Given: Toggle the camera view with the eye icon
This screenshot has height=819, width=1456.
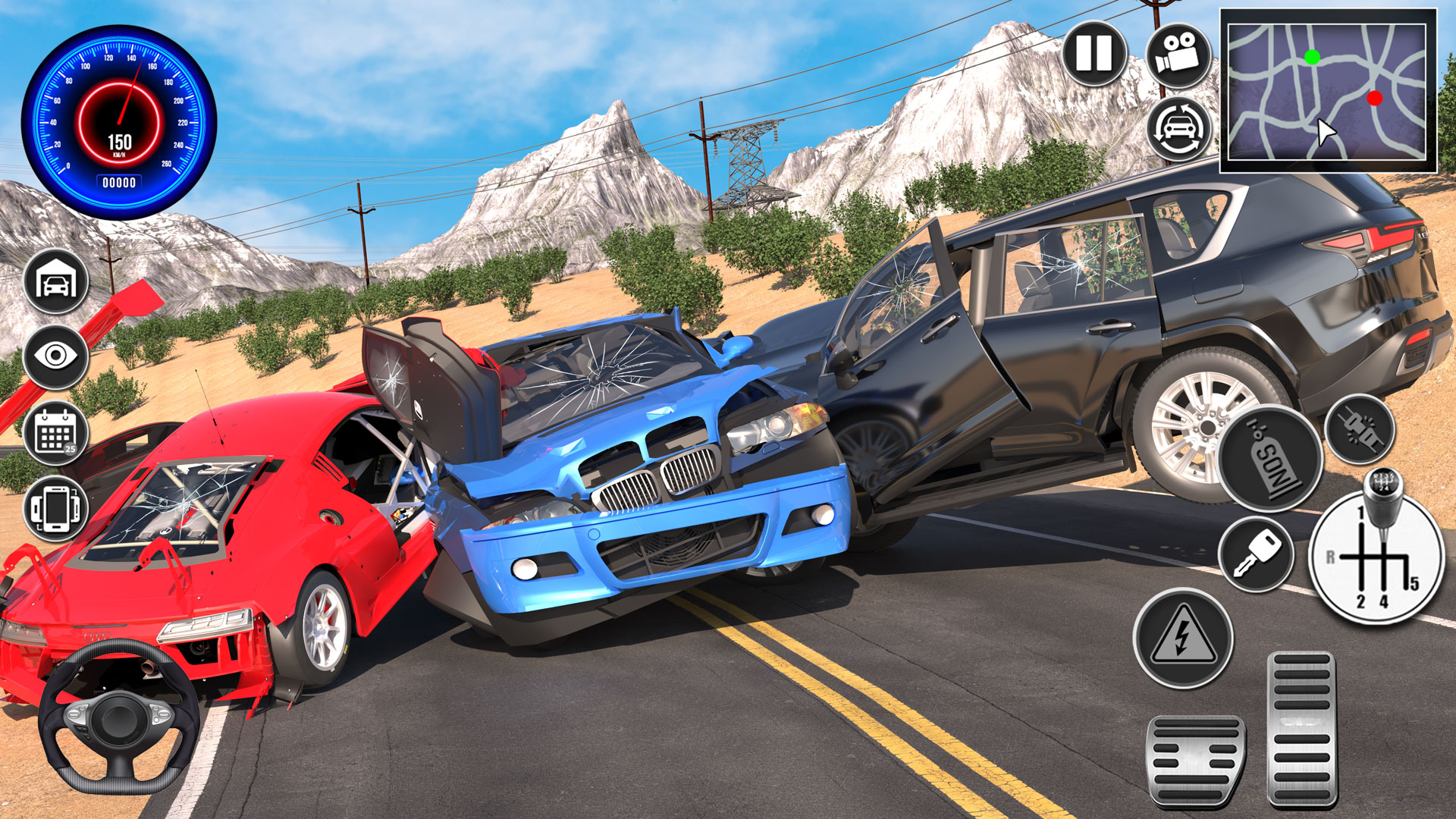Looking at the screenshot, I should tap(57, 359).
